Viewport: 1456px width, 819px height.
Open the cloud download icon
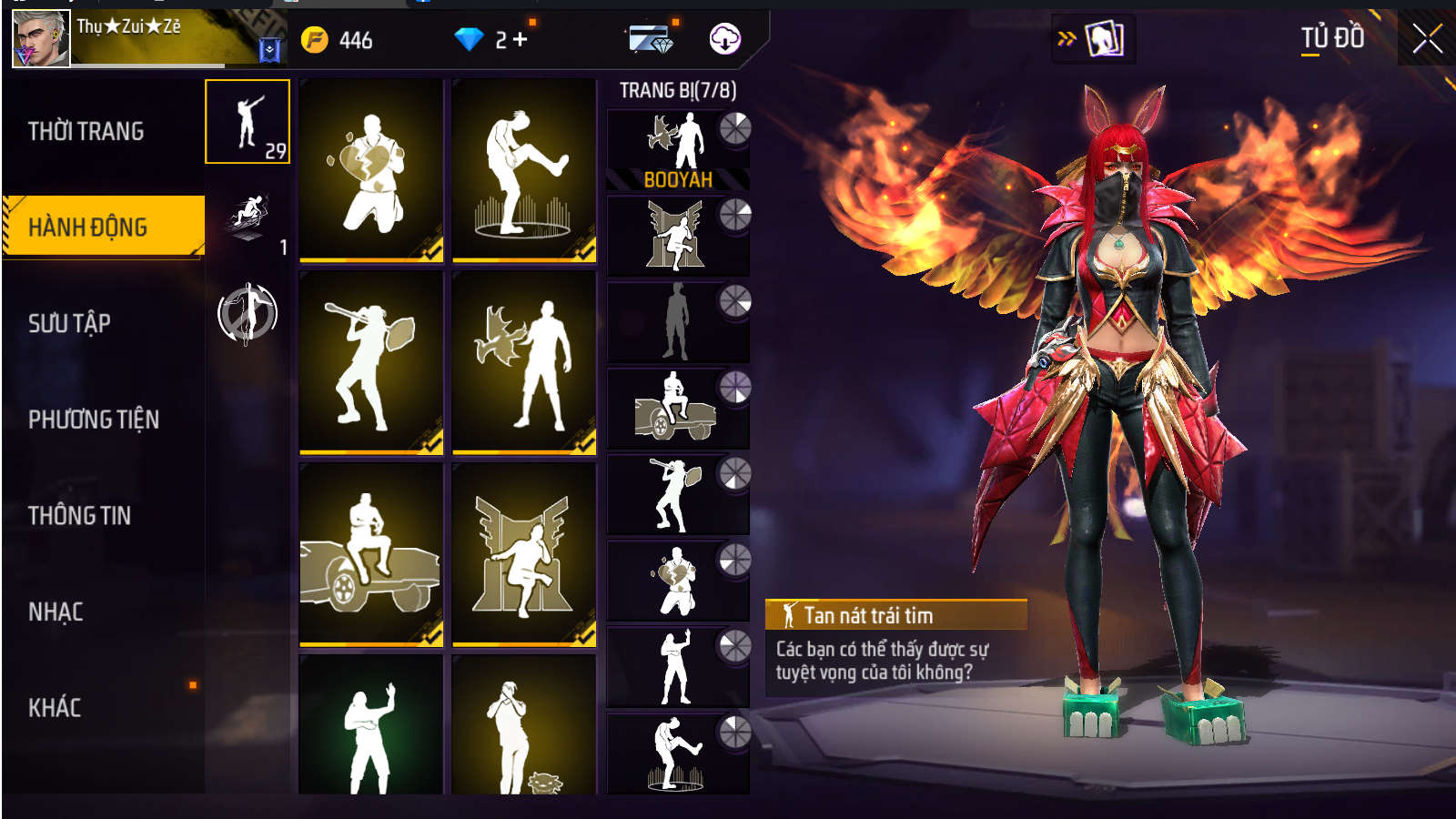[x=724, y=39]
